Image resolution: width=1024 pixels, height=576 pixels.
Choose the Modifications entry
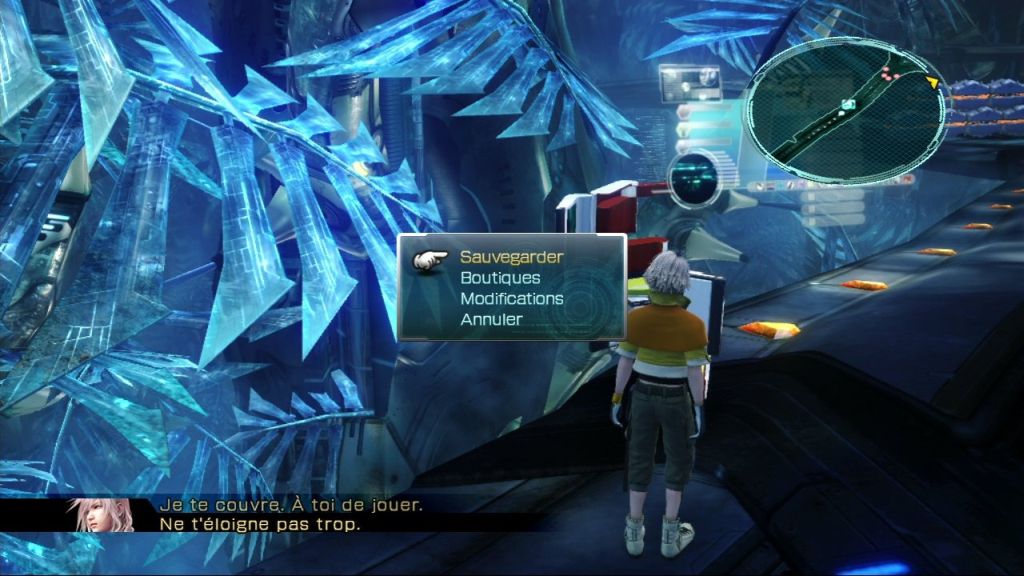click(x=511, y=299)
